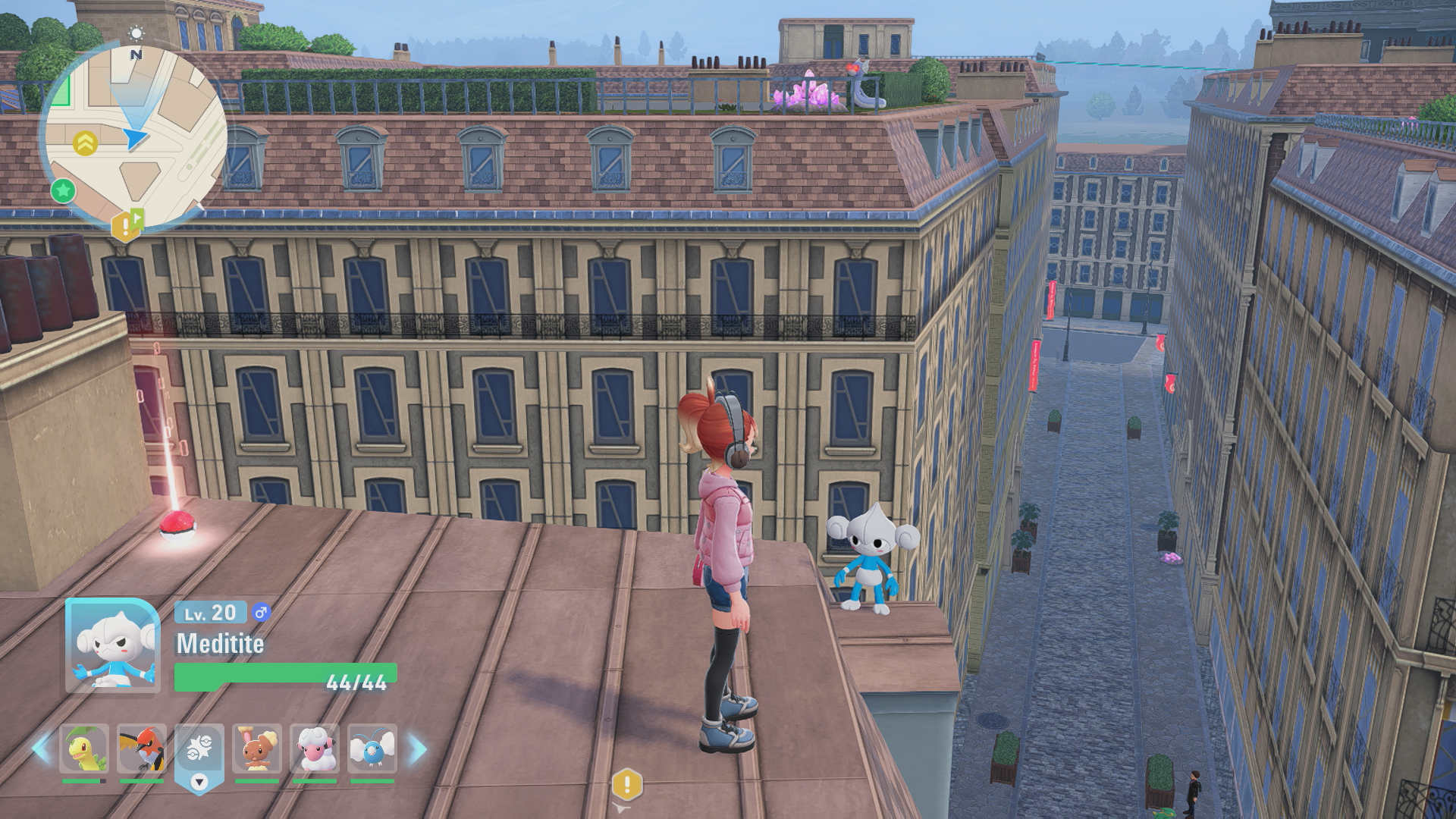This screenshot has height=819, width=1456.
Task: Choose the Fletchinder party slot
Action: tap(141, 748)
